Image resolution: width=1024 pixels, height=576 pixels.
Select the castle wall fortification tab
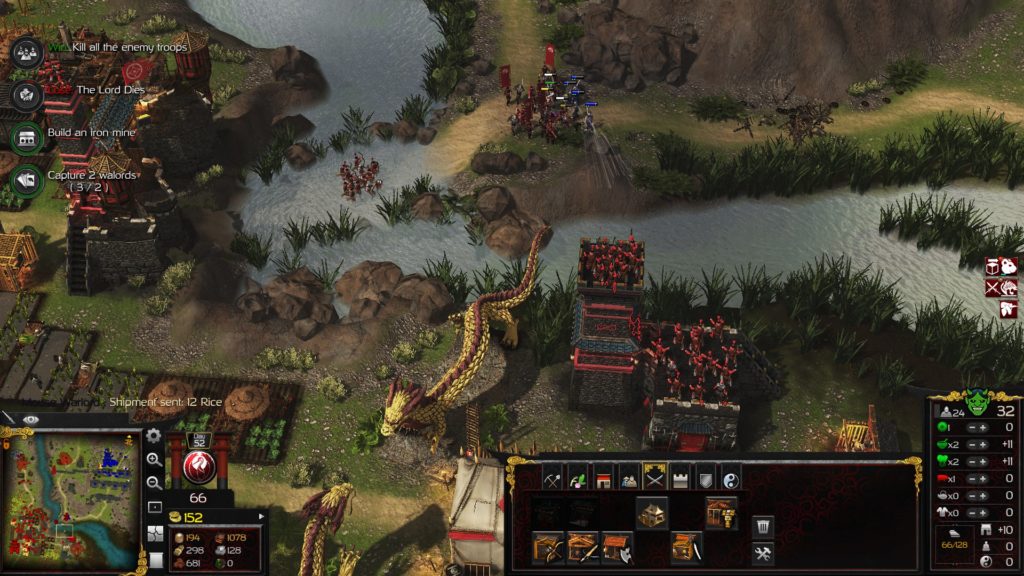(x=680, y=478)
